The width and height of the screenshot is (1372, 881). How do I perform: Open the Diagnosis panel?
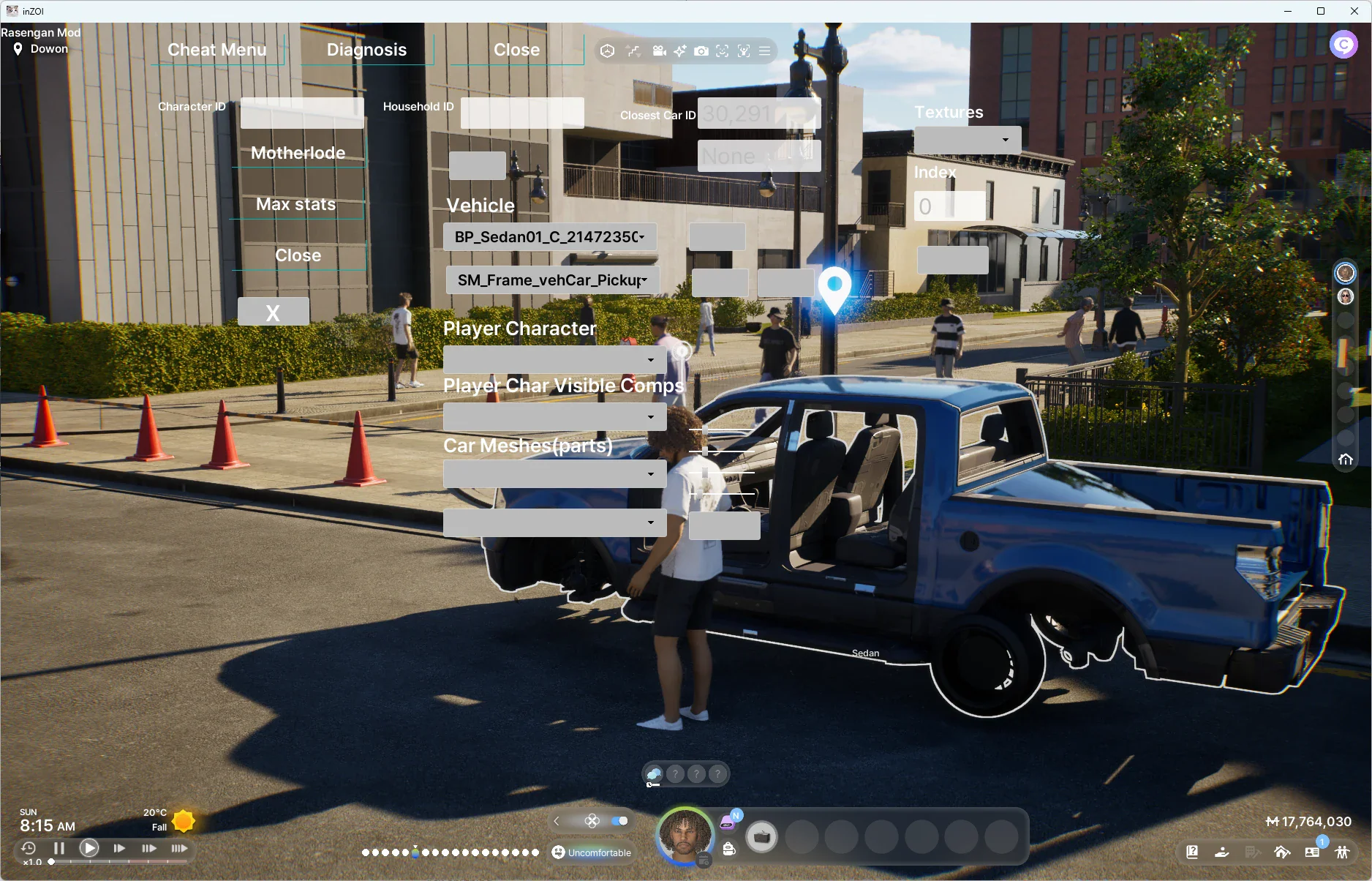pos(366,50)
